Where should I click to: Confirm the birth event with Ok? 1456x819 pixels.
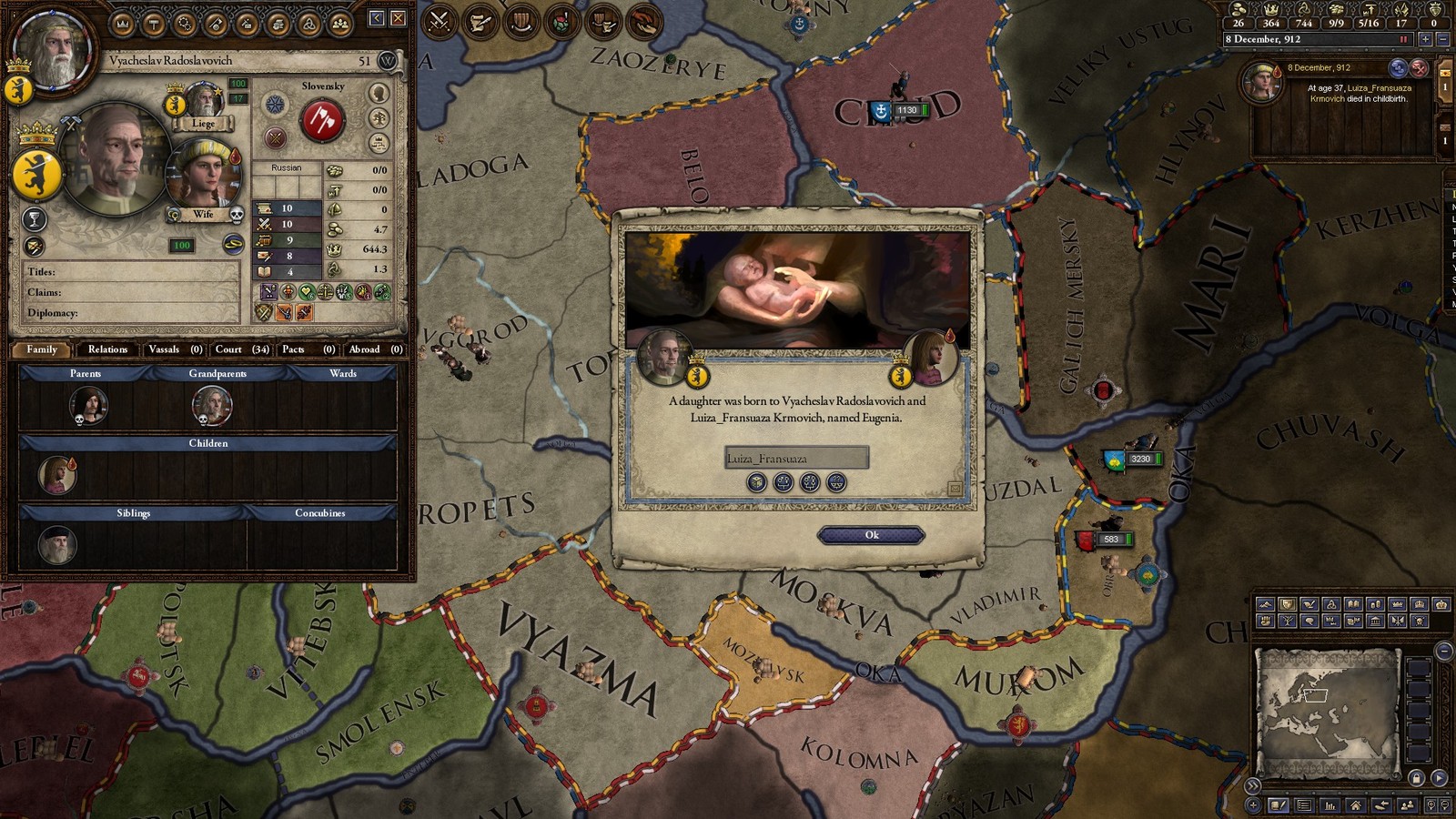click(871, 535)
